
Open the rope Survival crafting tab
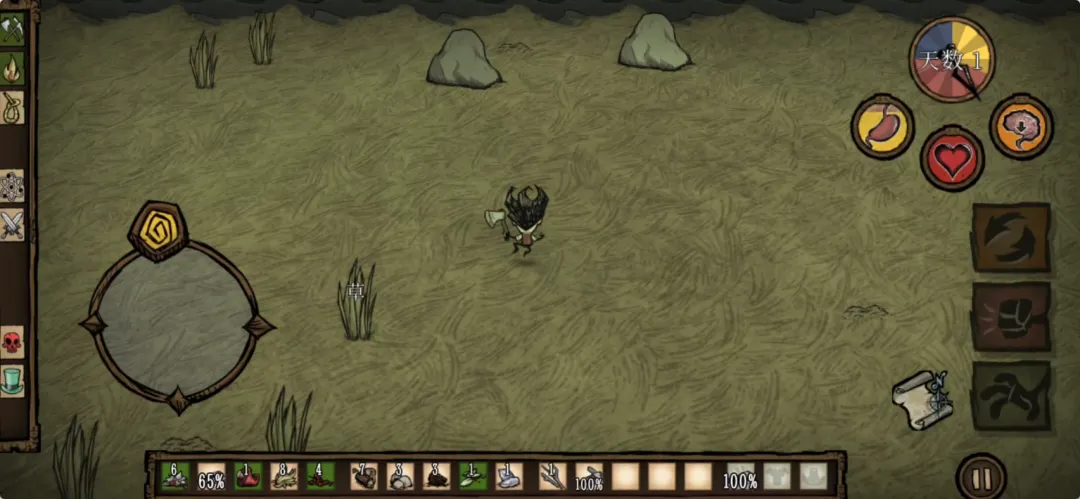[12, 107]
